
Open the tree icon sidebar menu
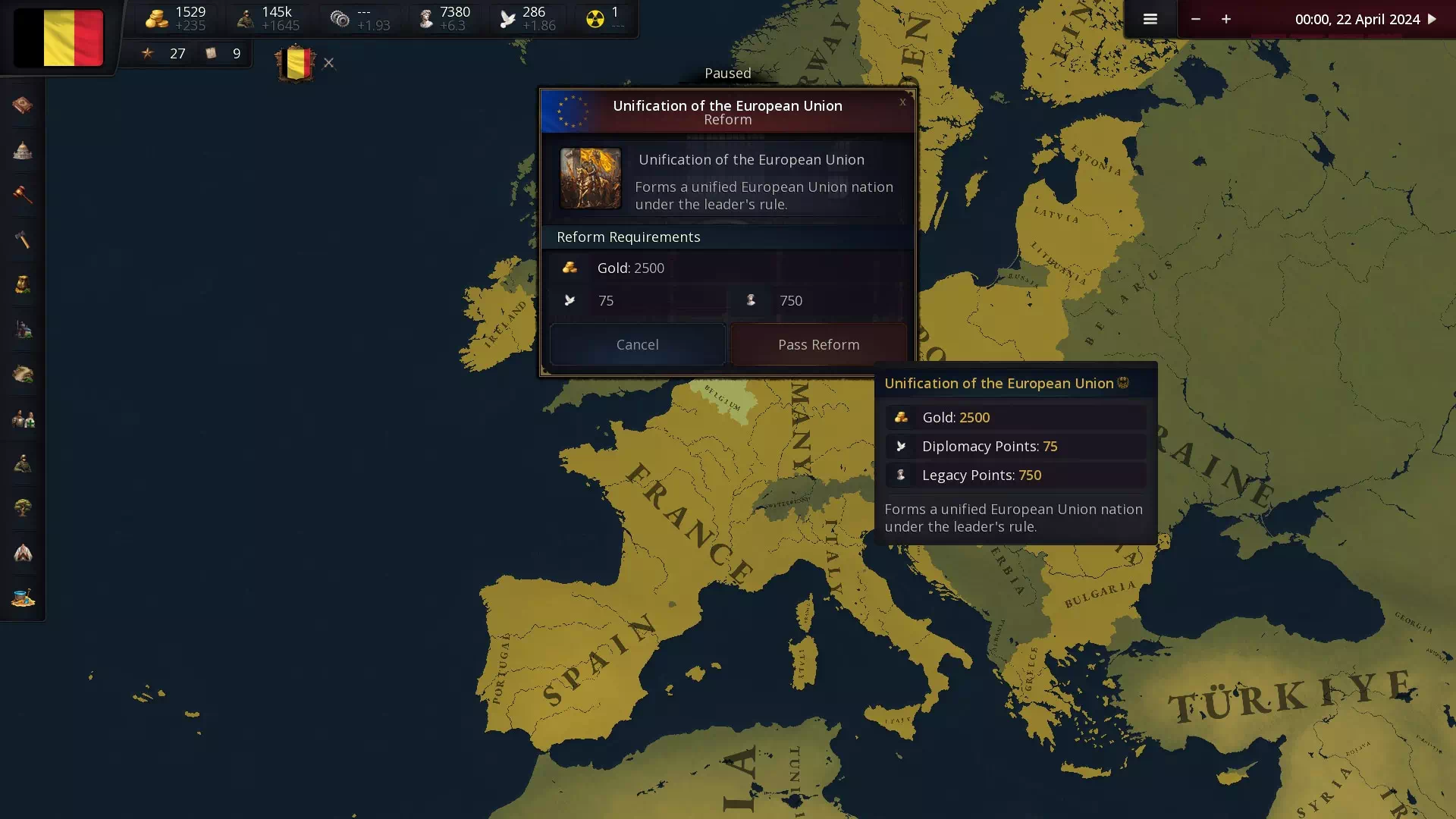click(23, 508)
